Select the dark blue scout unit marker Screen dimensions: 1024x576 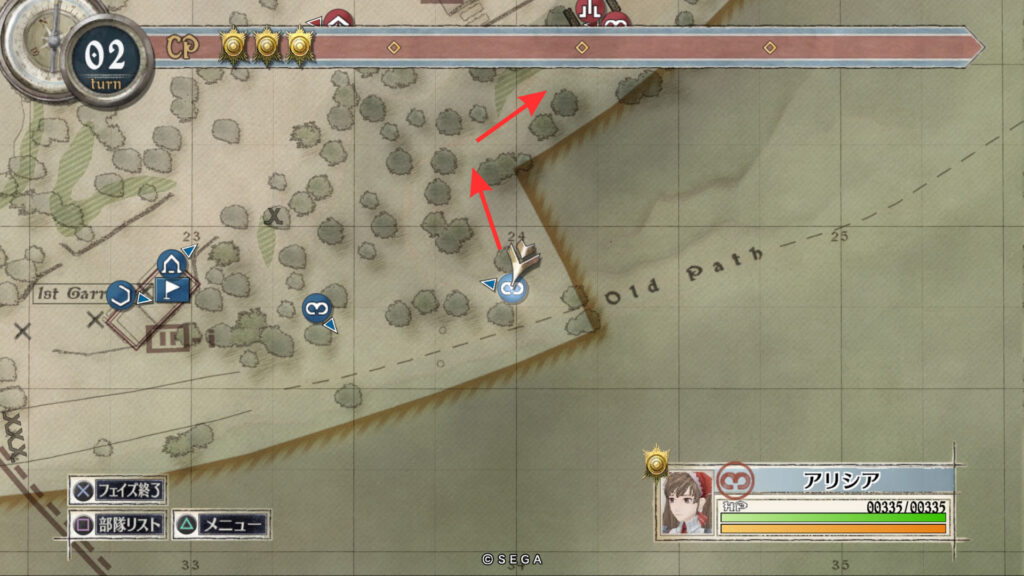[x=316, y=308]
